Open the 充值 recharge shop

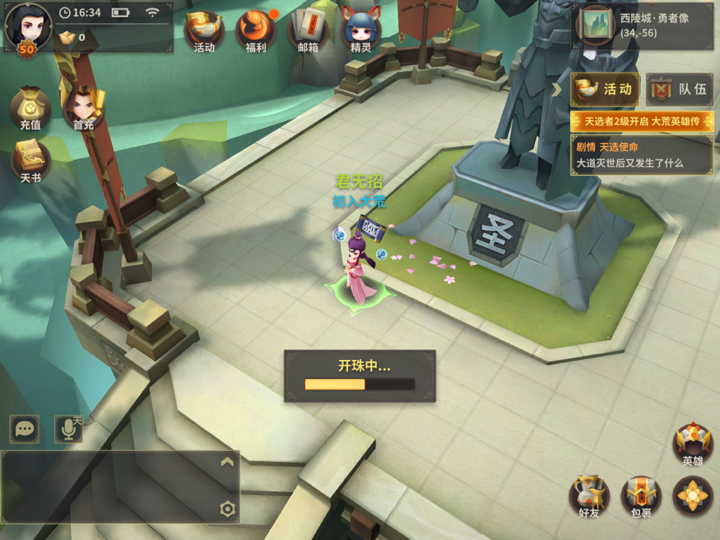pos(30,110)
